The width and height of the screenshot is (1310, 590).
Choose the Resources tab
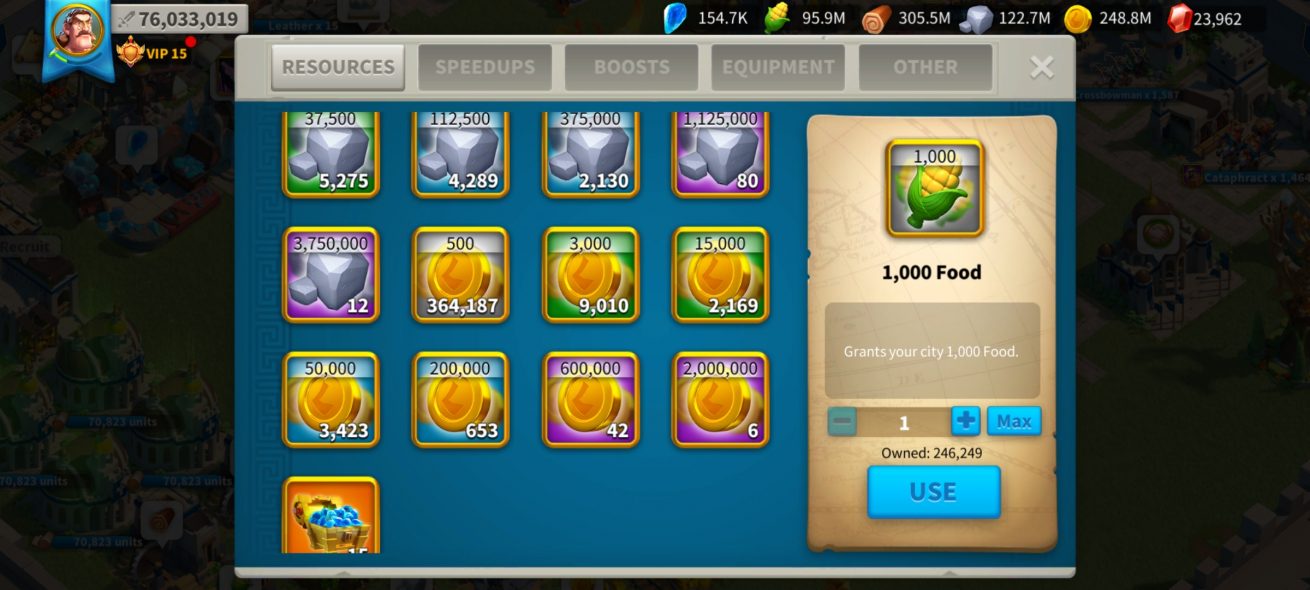click(338, 67)
